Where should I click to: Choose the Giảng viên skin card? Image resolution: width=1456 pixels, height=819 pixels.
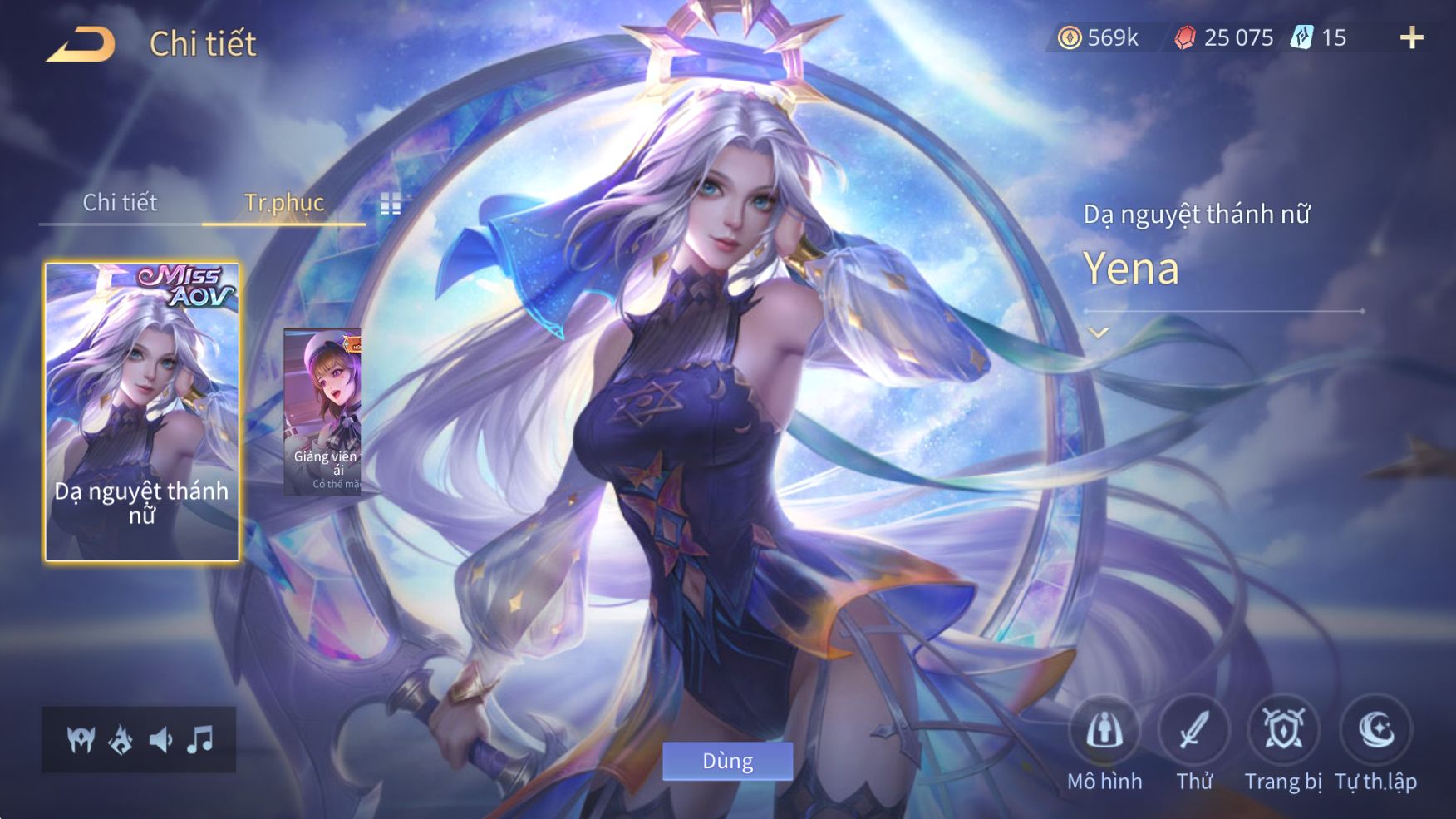[x=323, y=412]
